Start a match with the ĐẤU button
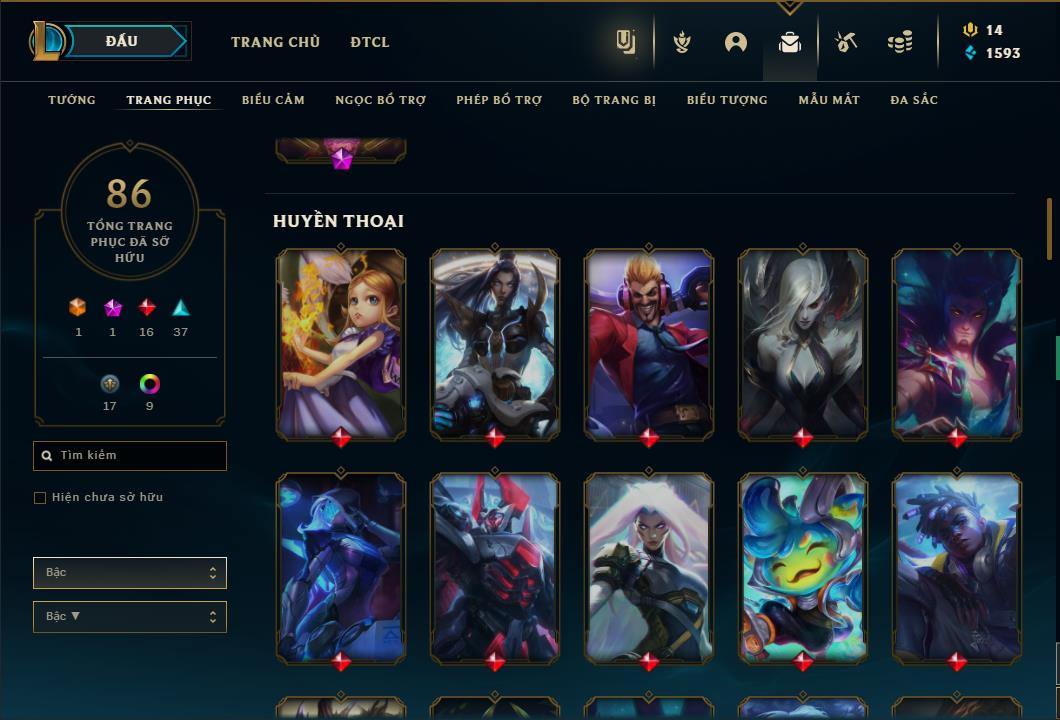Viewport: 1060px width, 720px height. coord(122,41)
